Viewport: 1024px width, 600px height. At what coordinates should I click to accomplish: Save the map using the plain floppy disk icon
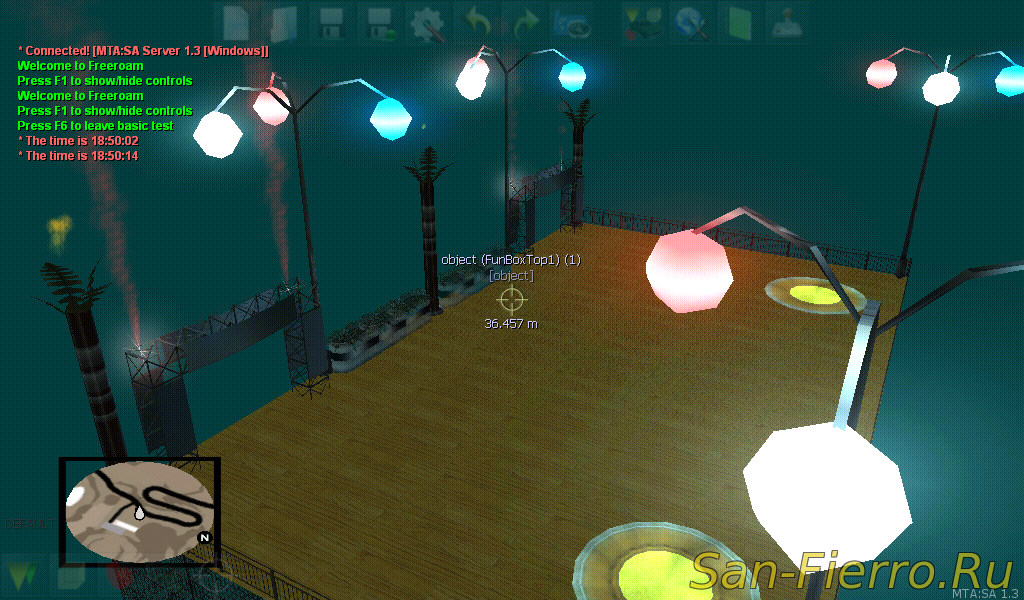[x=331, y=21]
